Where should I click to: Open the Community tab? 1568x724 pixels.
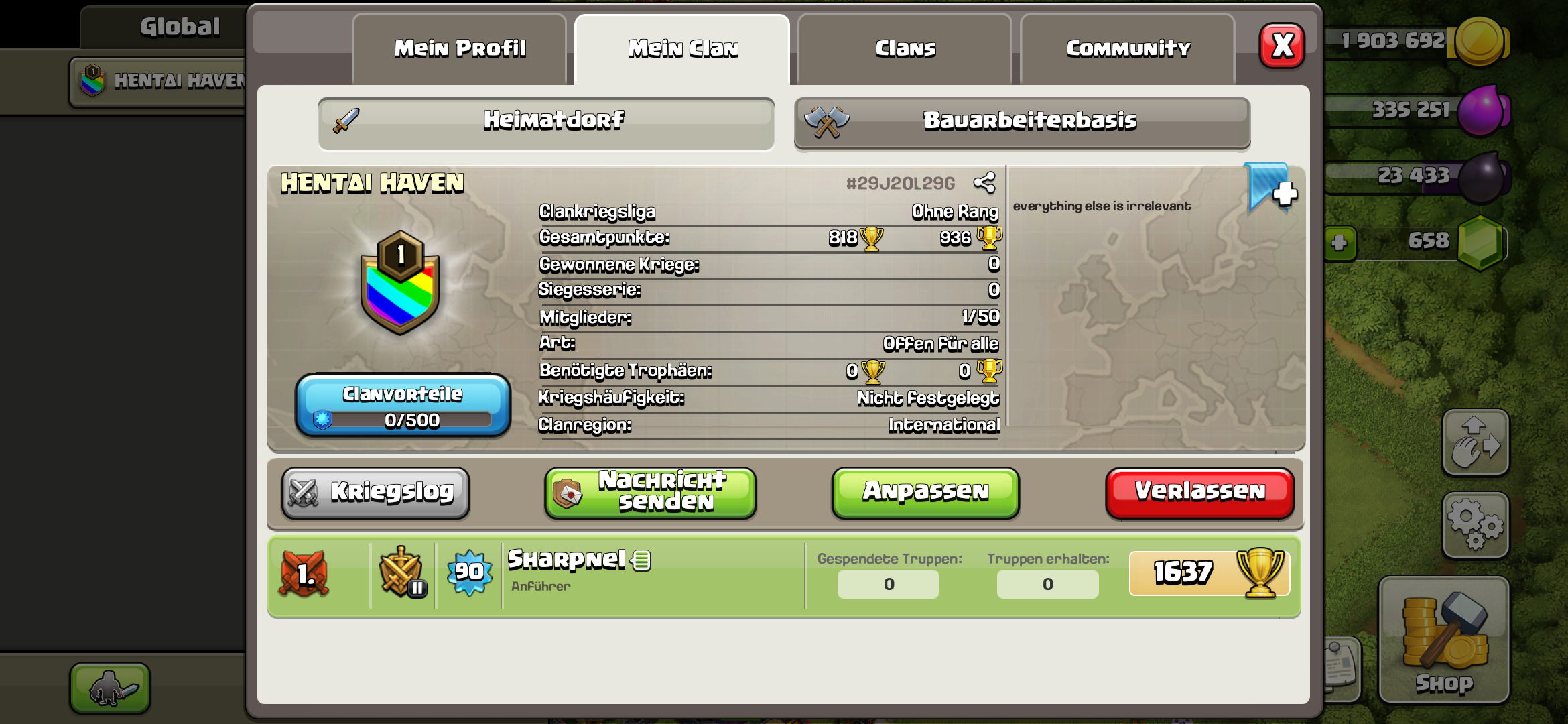point(1128,47)
